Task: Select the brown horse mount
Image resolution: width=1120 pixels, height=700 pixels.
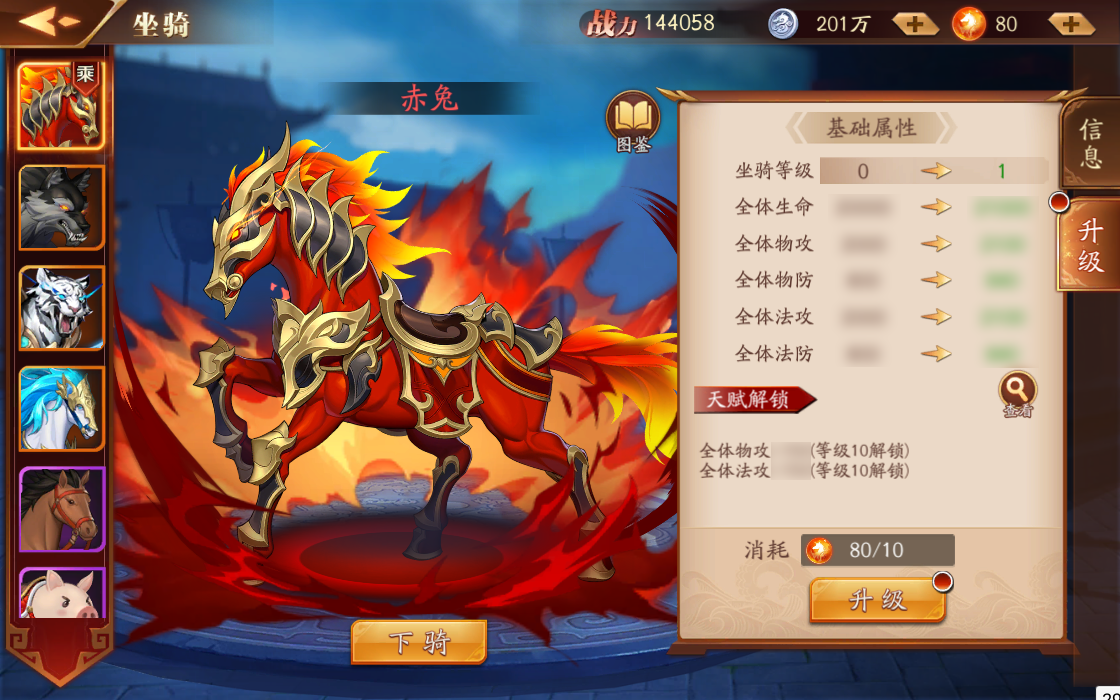Action: (x=61, y=508)
